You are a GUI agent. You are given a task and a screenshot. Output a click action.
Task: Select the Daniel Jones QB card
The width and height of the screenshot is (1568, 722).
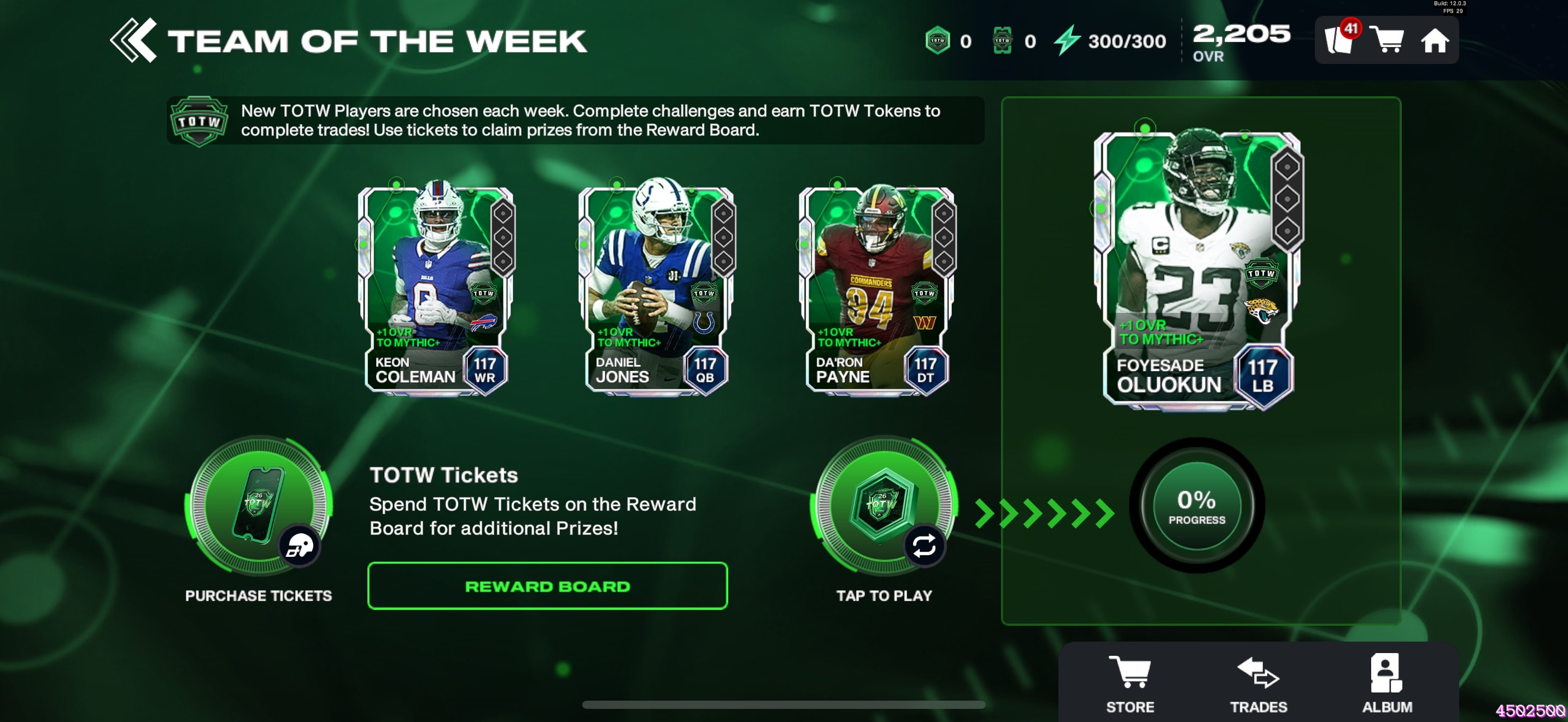657,289
